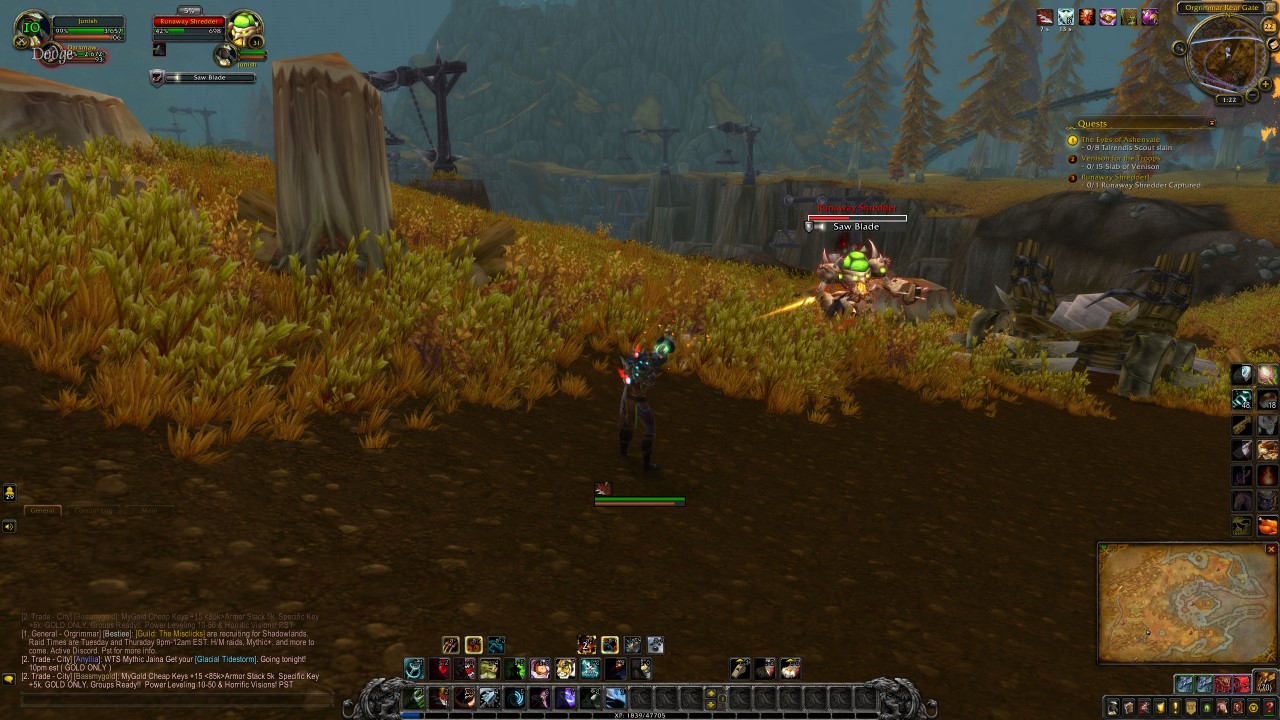This screenshot has height=720, width=1280.
Task: Open Guild & Communities from the micro menu
Action: pyautogui.click(x=1190, y=706)
